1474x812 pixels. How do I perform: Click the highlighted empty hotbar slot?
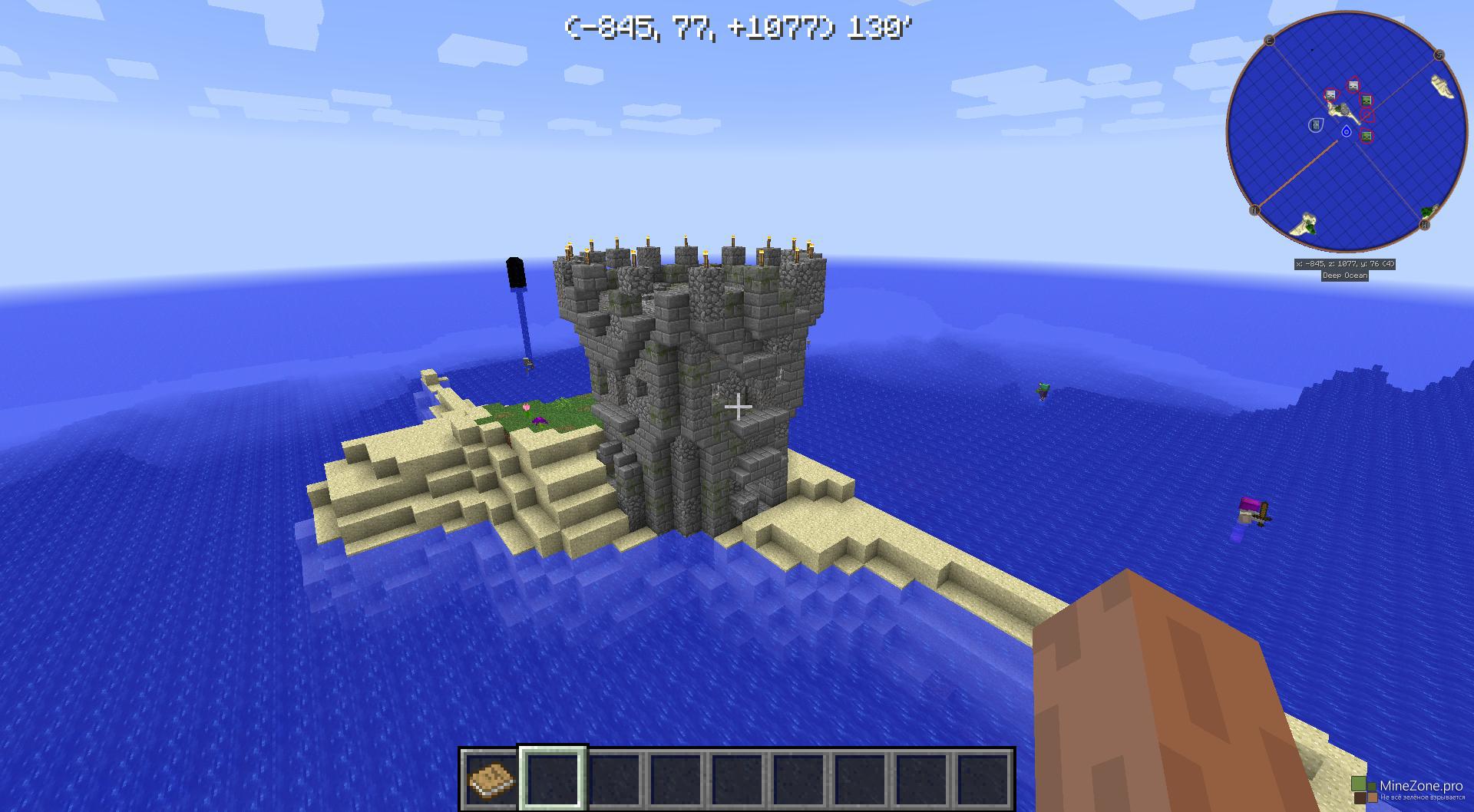coord(553,779)
